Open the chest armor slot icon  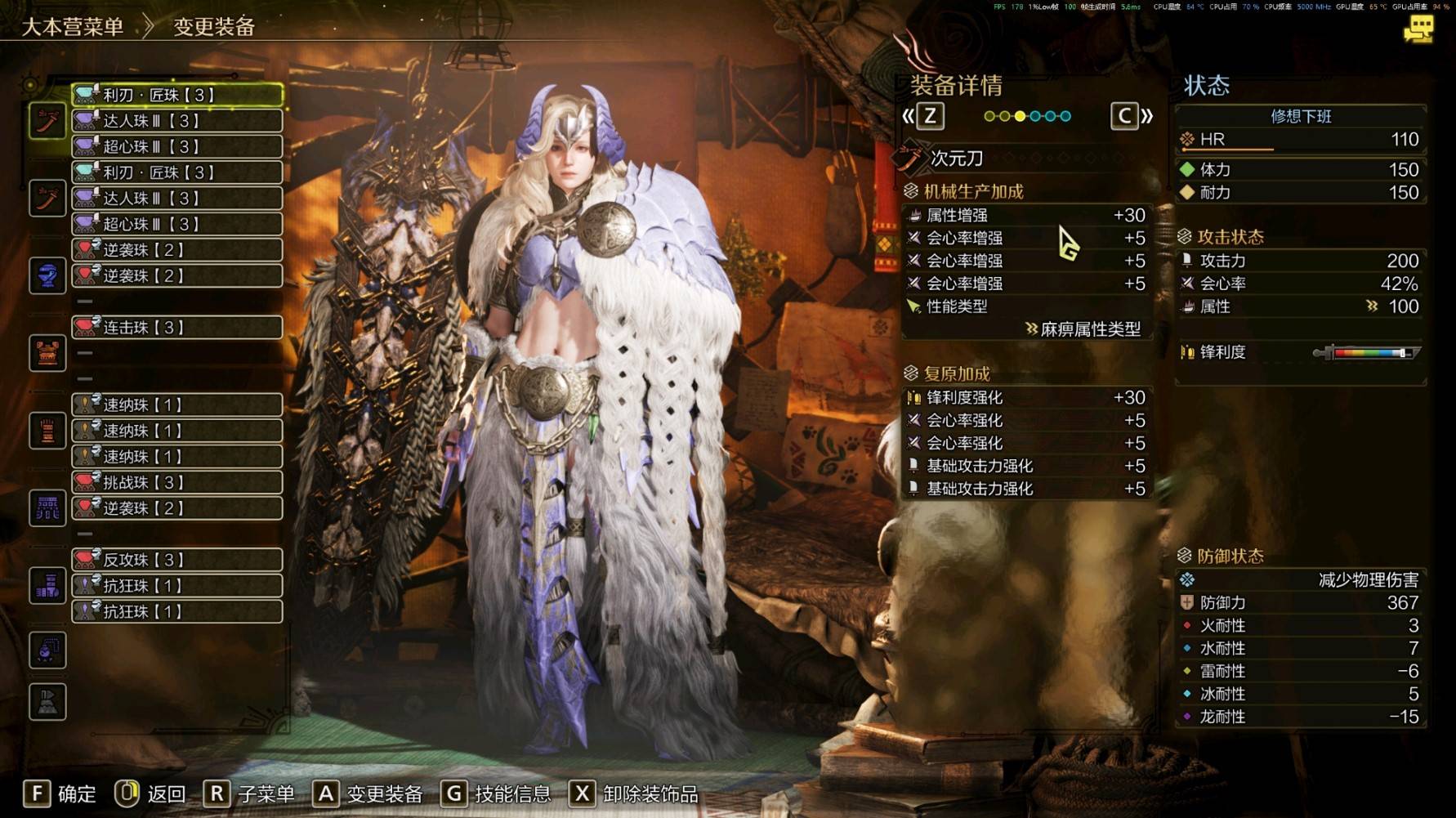(47, 353)
